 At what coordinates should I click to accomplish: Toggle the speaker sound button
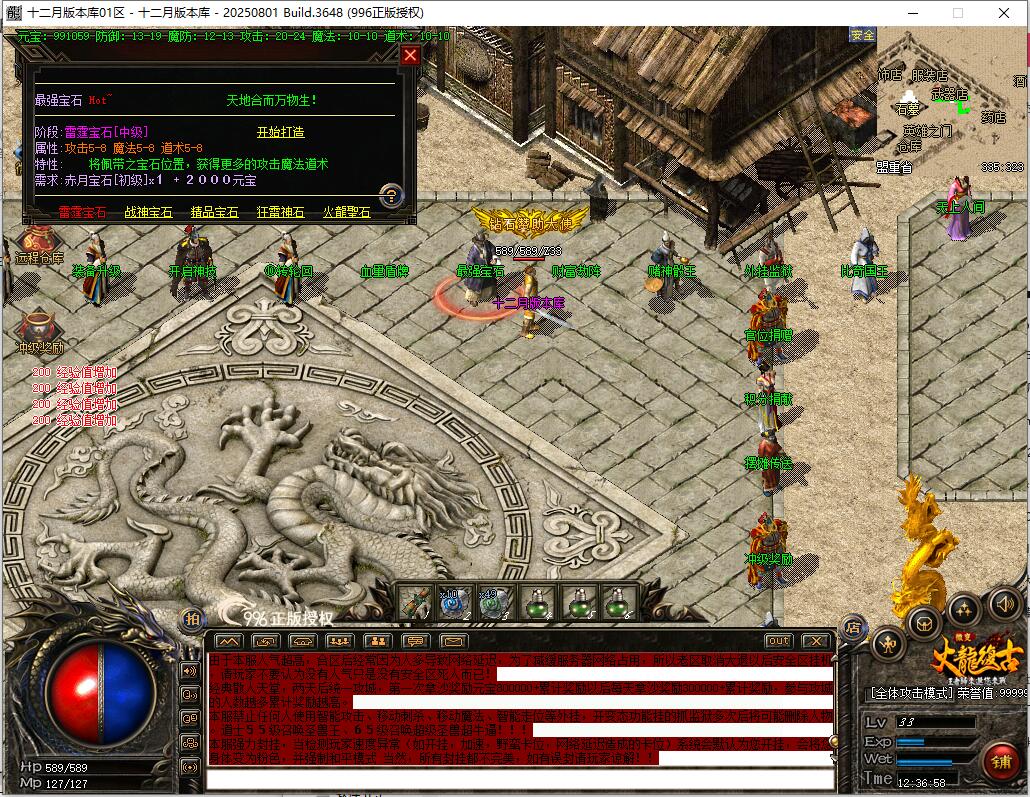point(1005,602)
